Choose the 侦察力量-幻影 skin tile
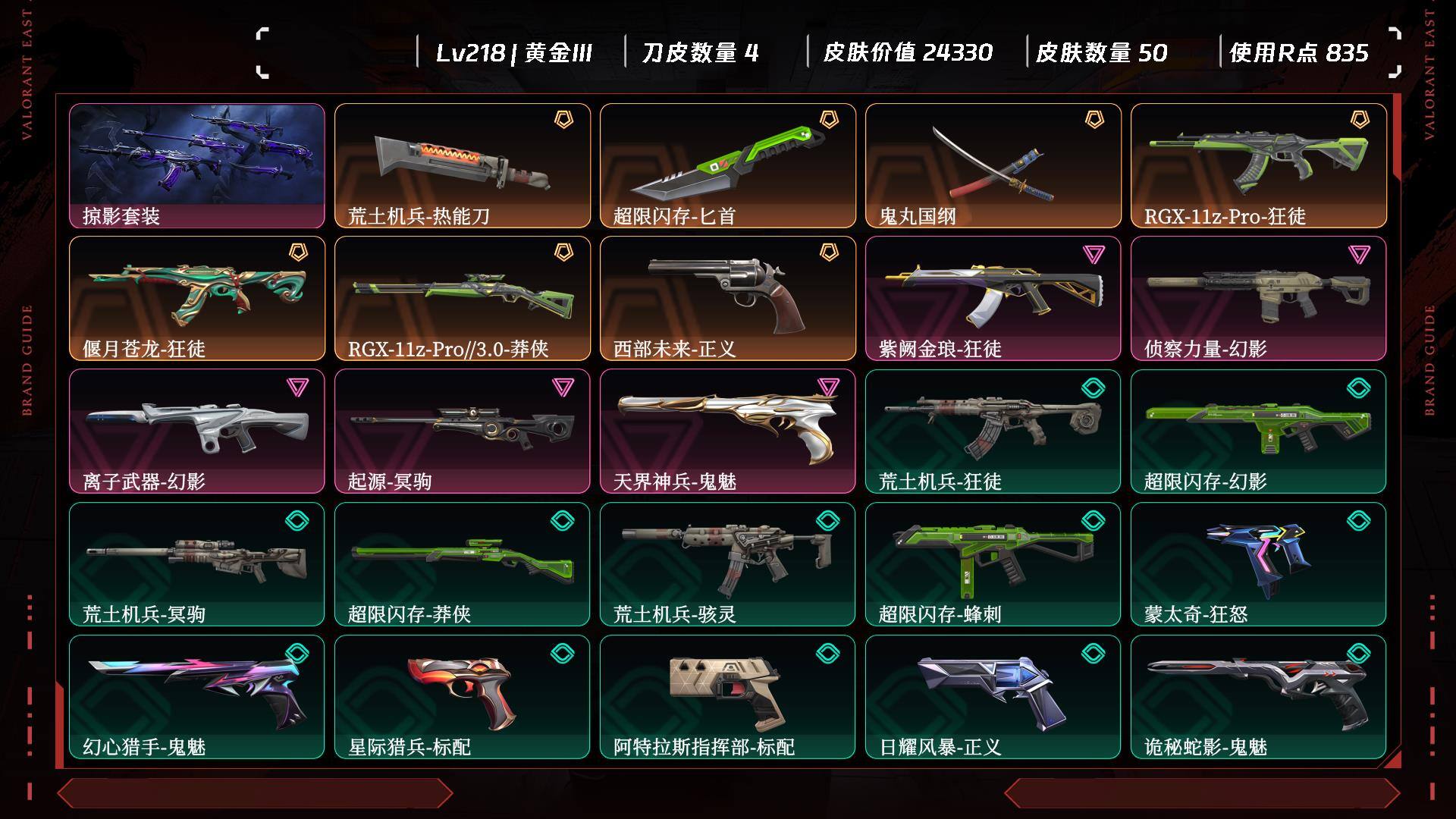The height and width of the screenshot is (819, 1456). (x=1258, y=298)
